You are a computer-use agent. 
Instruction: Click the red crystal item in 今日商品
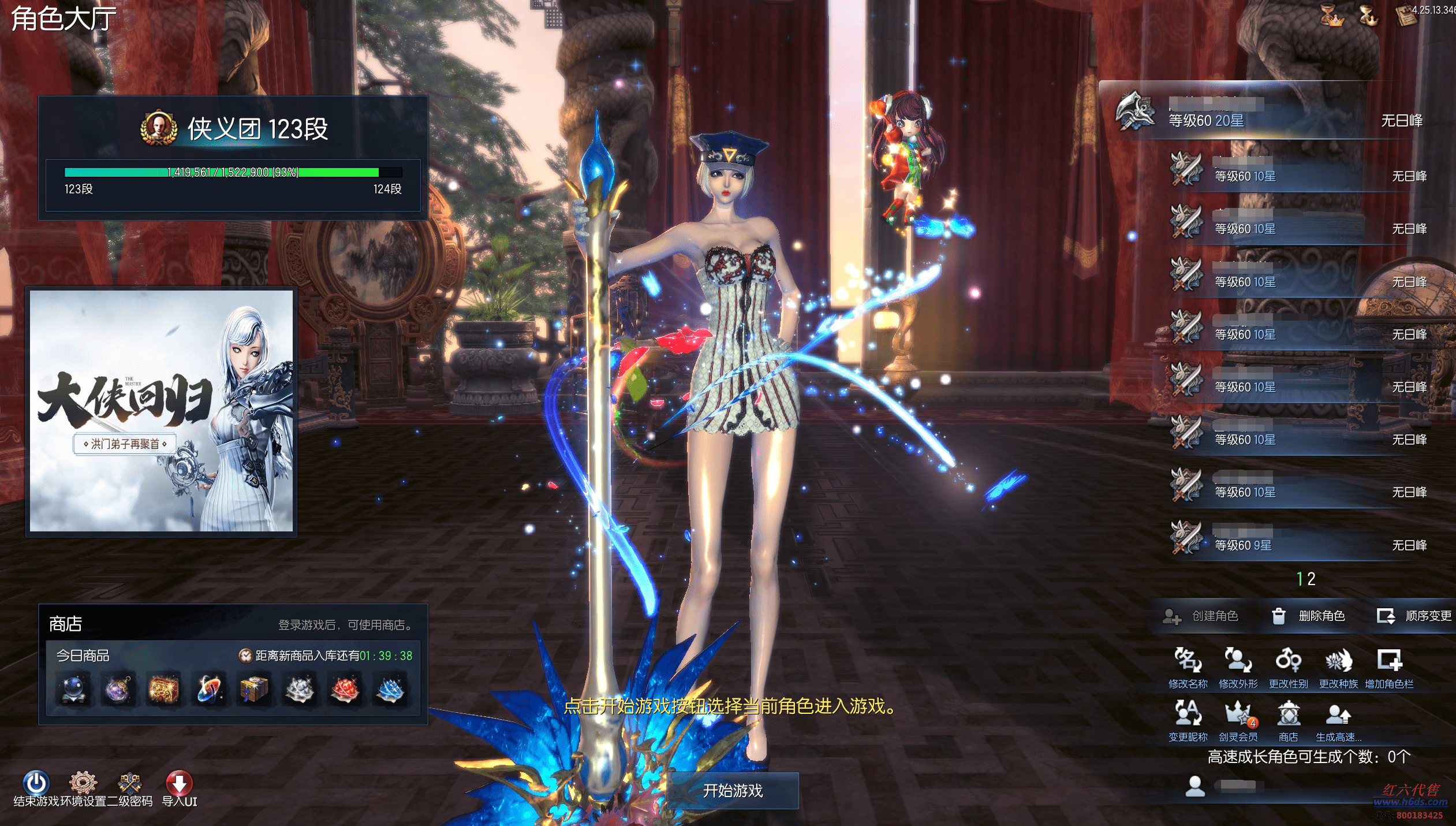345,690
